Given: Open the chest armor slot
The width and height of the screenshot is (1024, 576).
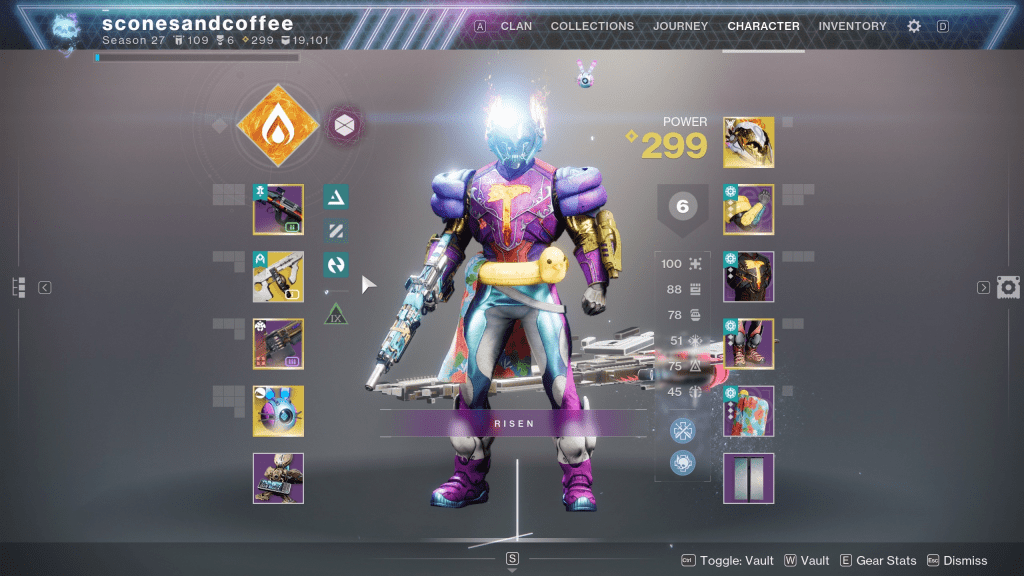Looking at the screenshot, I should click(748, 277).
